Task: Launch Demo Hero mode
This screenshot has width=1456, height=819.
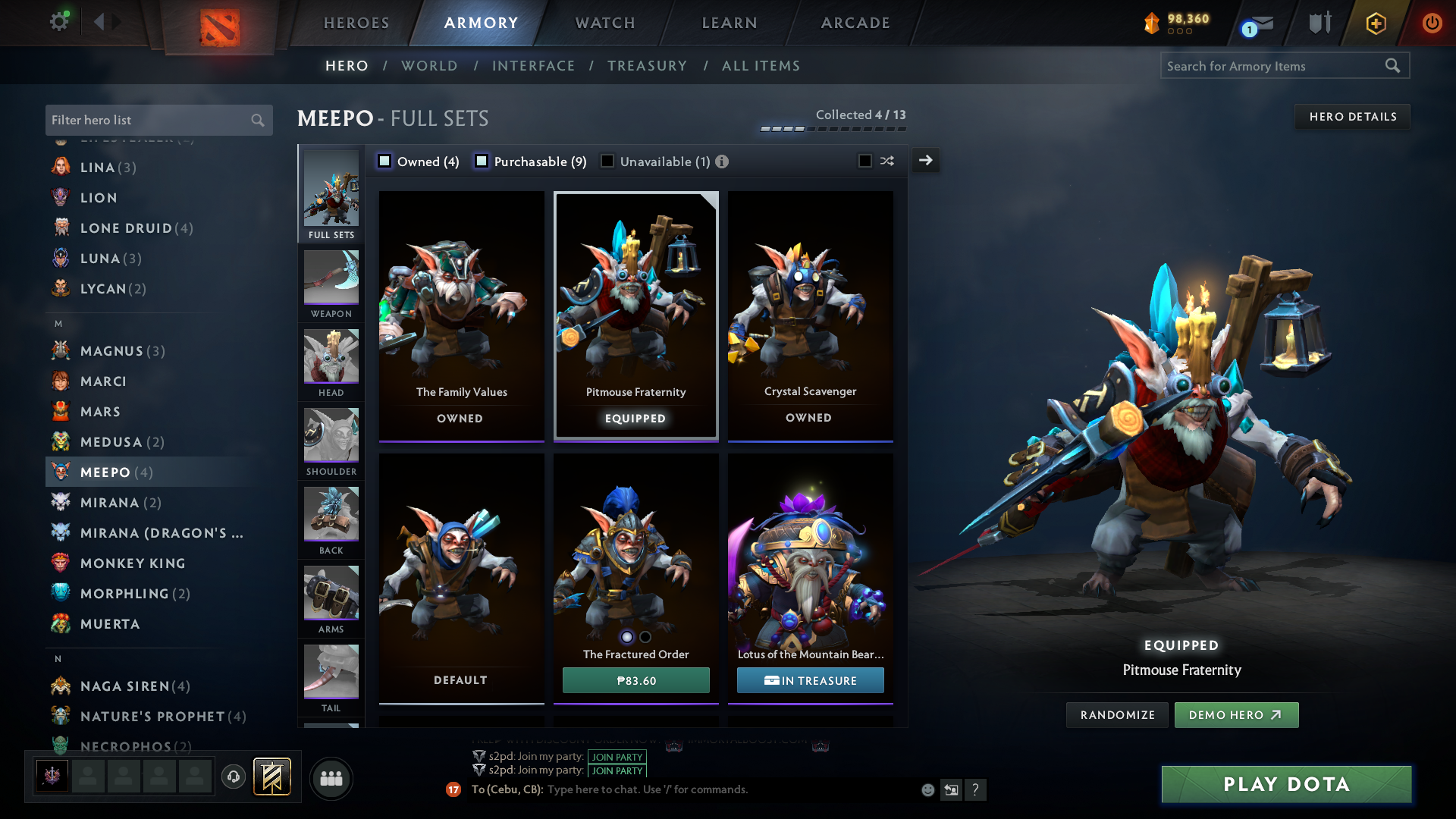Action: (1235, 715)
